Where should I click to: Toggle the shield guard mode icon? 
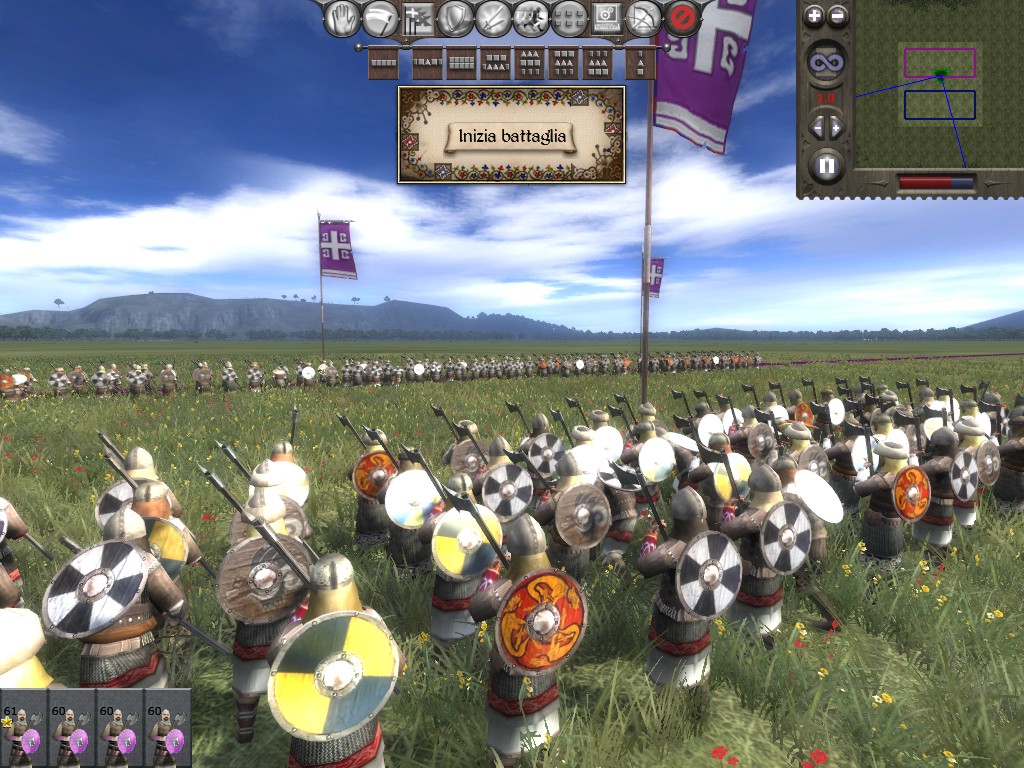point(456,18)
